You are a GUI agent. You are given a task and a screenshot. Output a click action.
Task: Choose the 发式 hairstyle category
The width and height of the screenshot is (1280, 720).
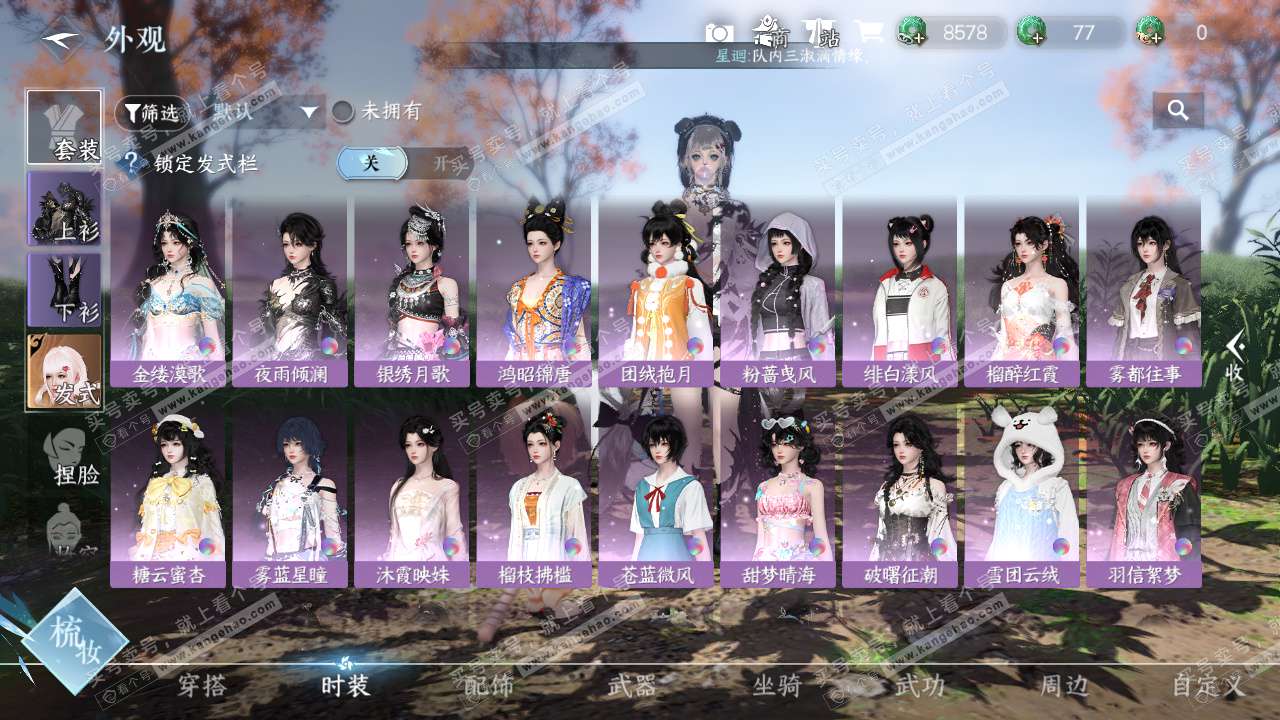coord(64,371)
